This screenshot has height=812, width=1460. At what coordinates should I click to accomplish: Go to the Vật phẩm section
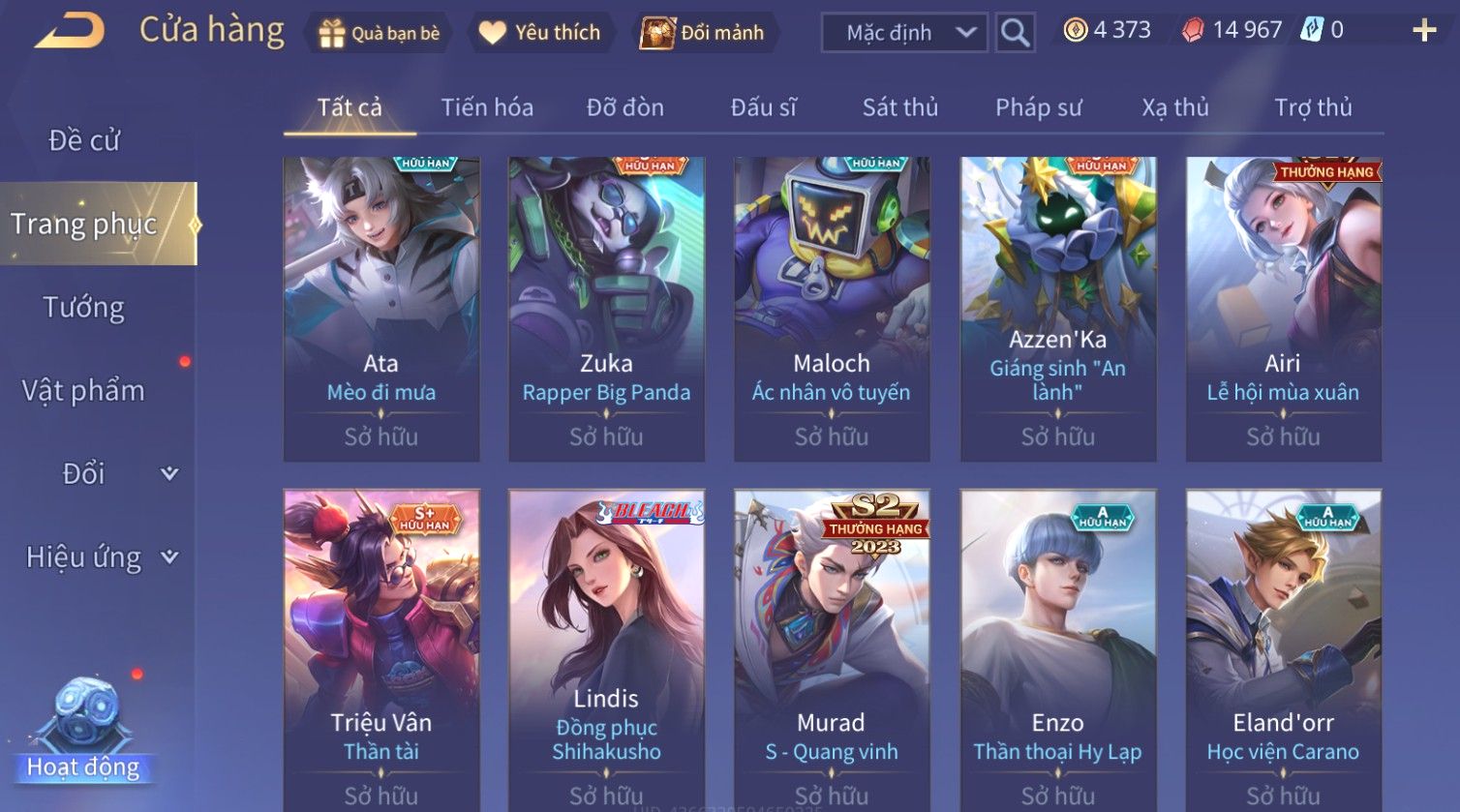84,391
